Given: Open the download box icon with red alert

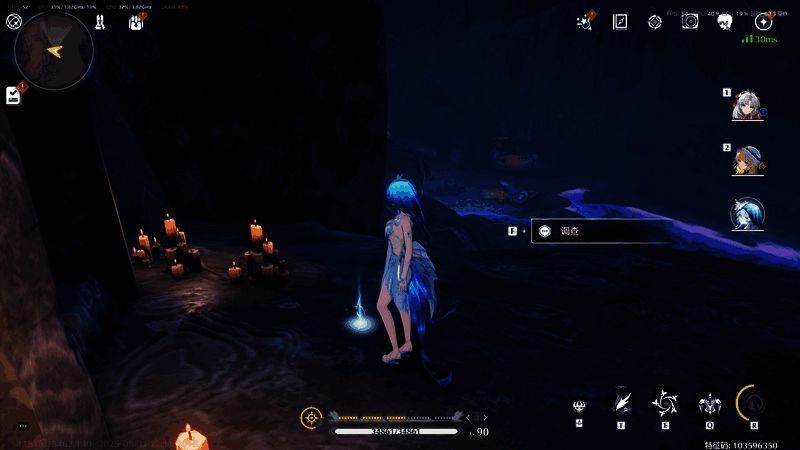Looking at the screenshot, I should pos(136,21).
